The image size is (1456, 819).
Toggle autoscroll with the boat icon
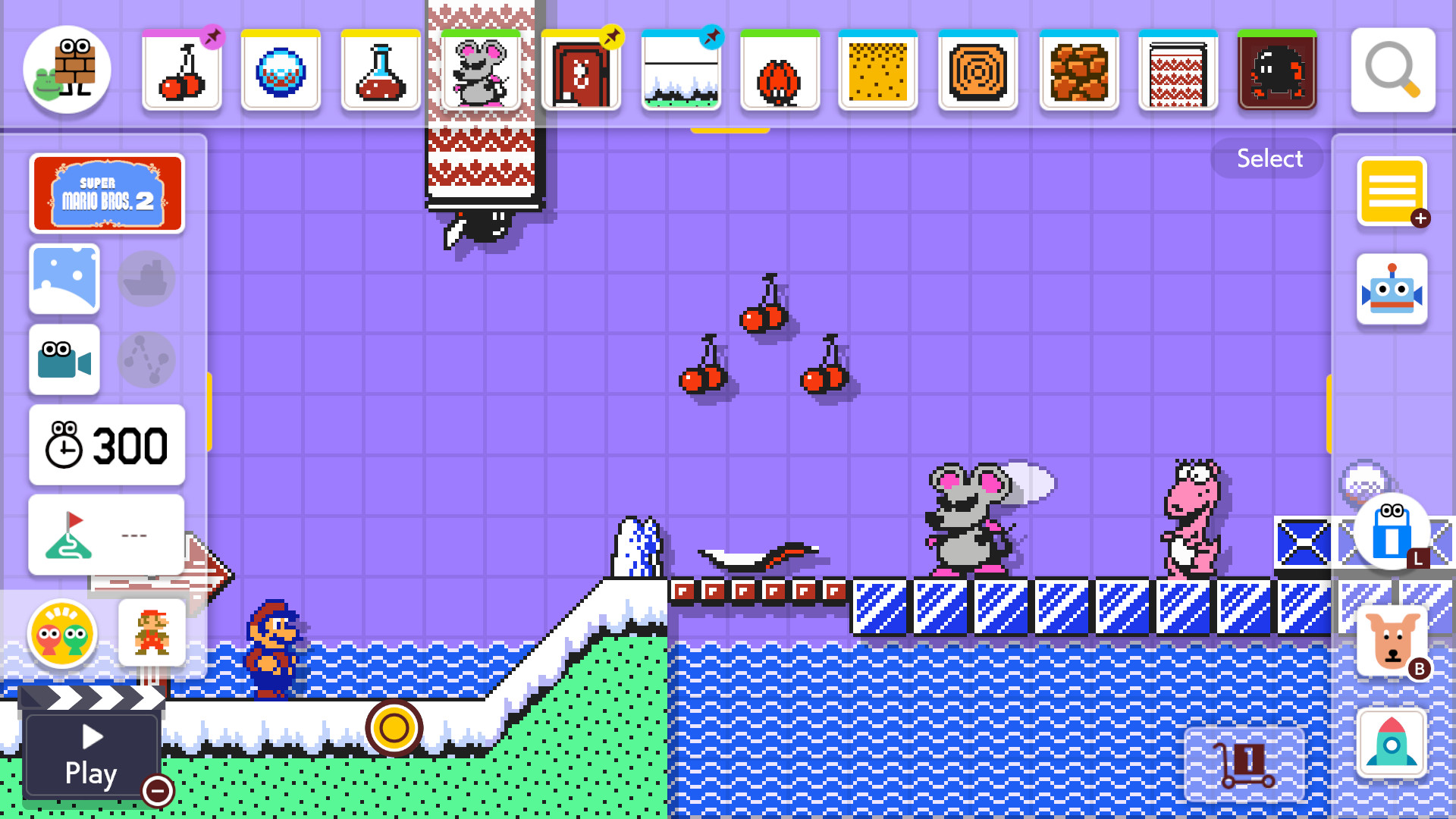[146, 279]
